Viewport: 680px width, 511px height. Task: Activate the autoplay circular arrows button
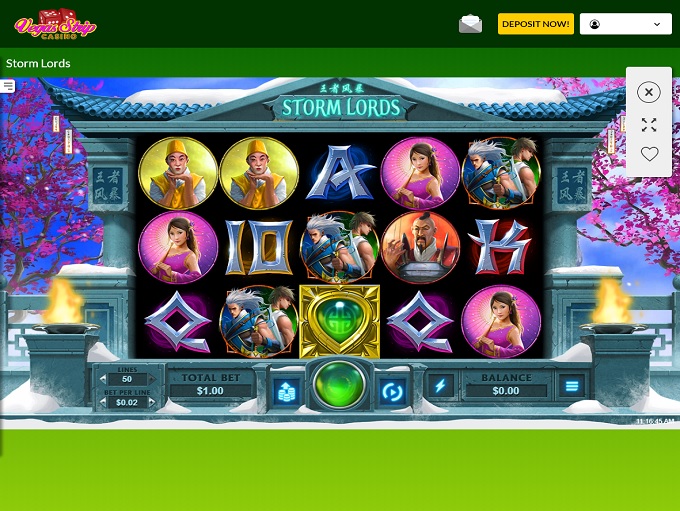pos(392,389)
